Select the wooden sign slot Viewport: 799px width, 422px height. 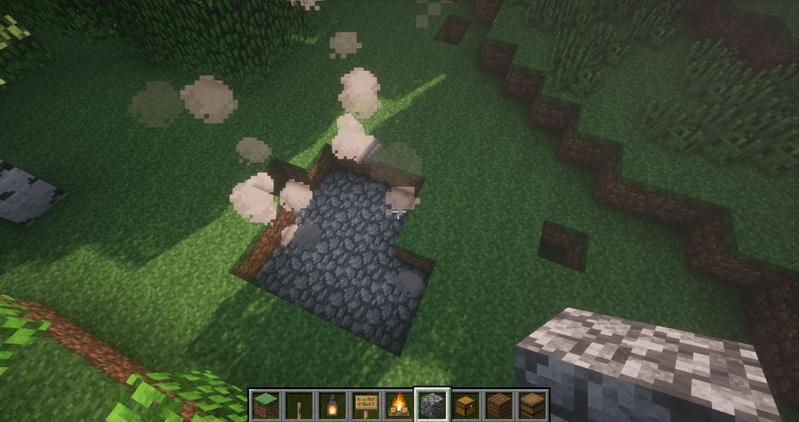tap(365, 405)
